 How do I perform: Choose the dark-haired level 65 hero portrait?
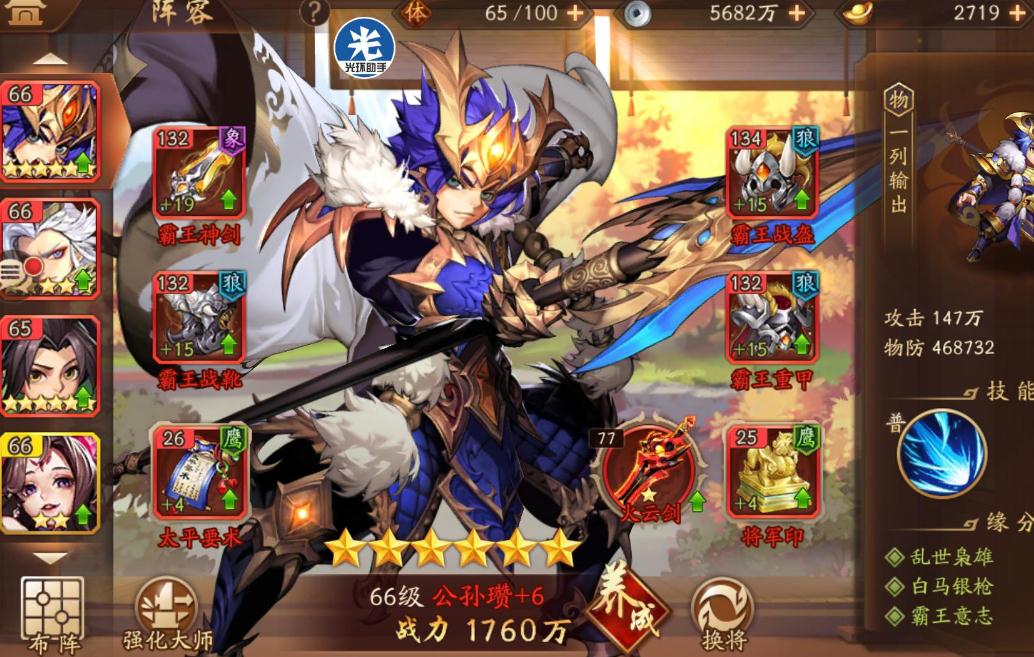point(50,365)
